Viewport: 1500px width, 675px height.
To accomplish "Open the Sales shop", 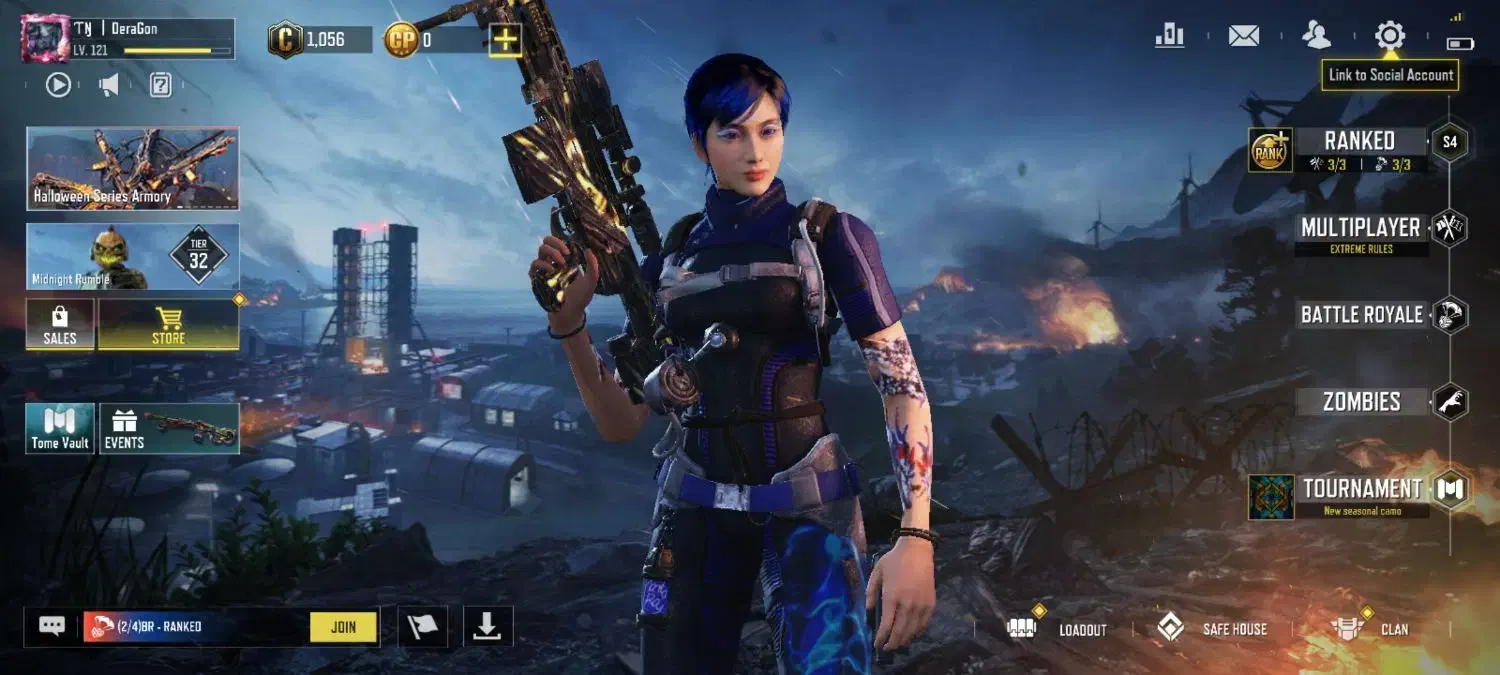I will coord(60,325).
